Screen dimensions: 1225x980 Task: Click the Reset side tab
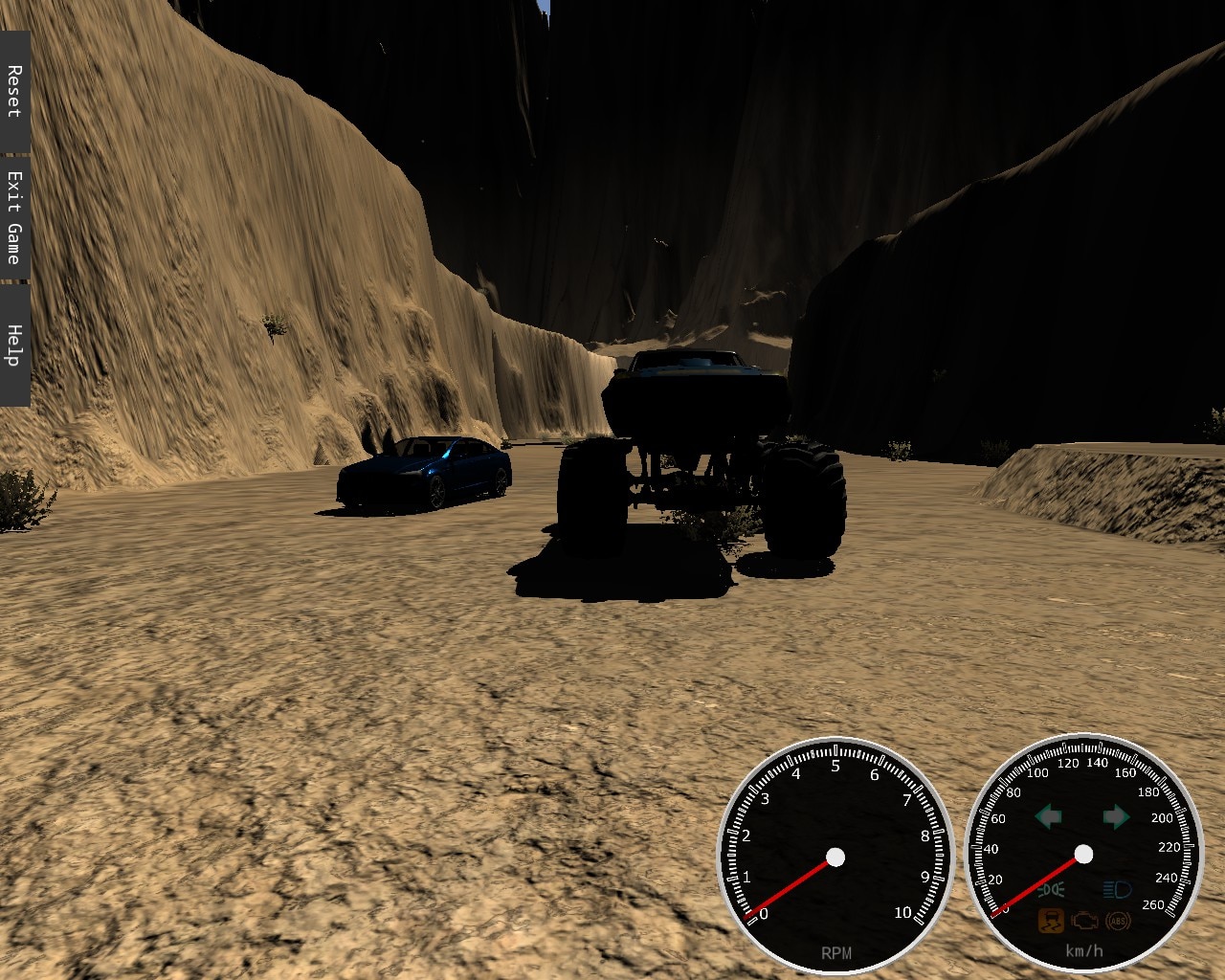[x=14, y=91]
